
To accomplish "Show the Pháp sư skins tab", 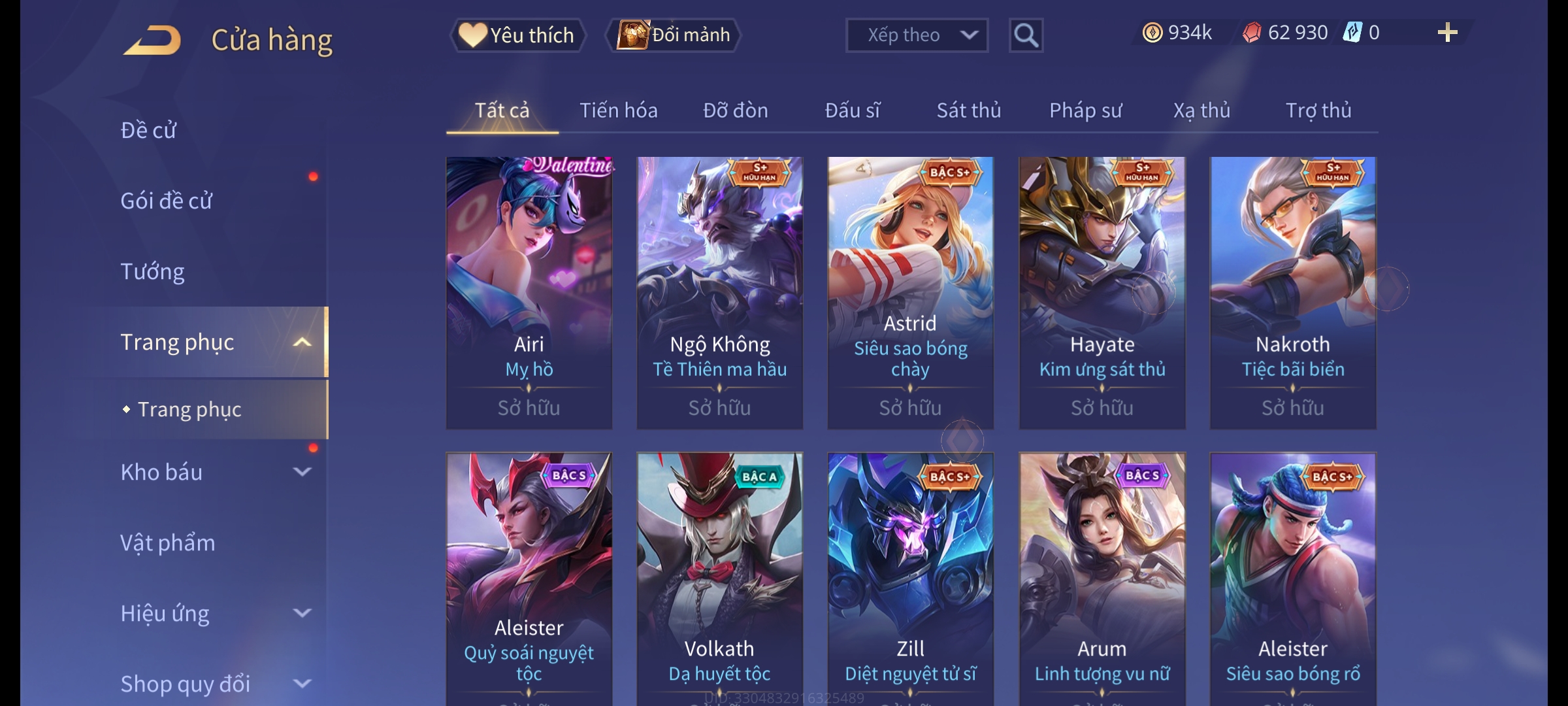I will click(1085, 110).
